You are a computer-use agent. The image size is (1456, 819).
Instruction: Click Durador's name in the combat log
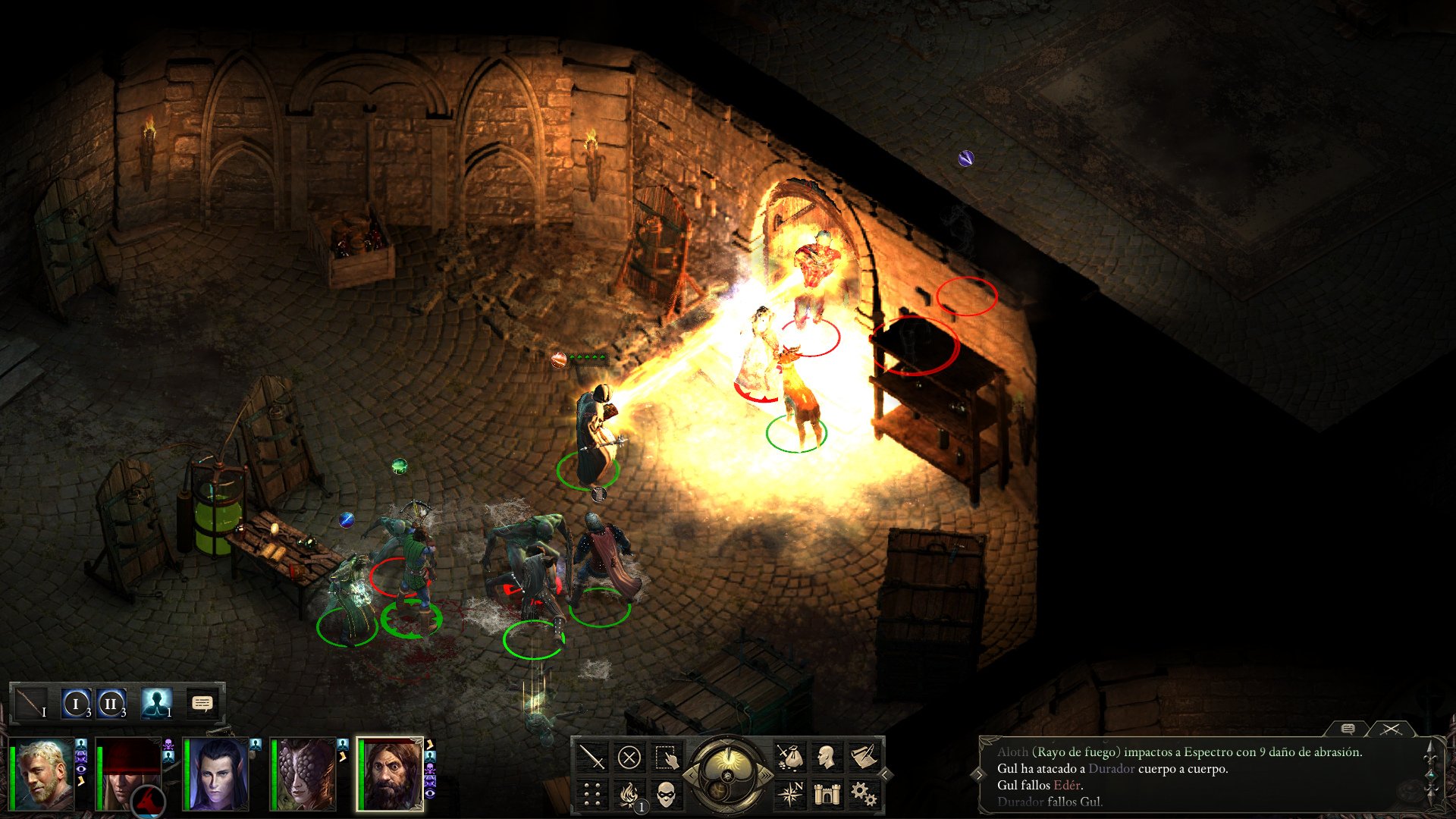click(x=1112, y=770)
